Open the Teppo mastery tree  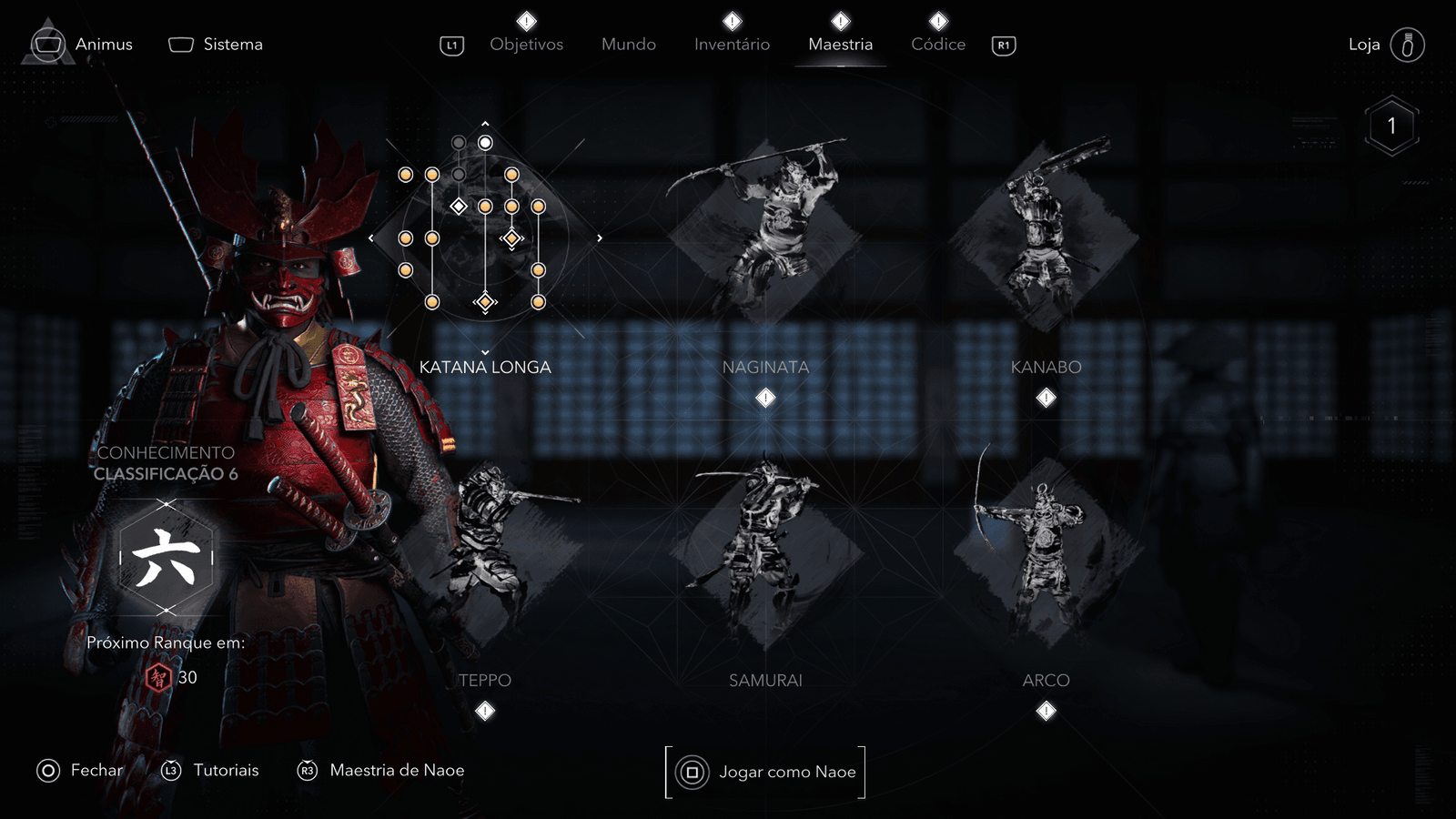pos(485,553)
